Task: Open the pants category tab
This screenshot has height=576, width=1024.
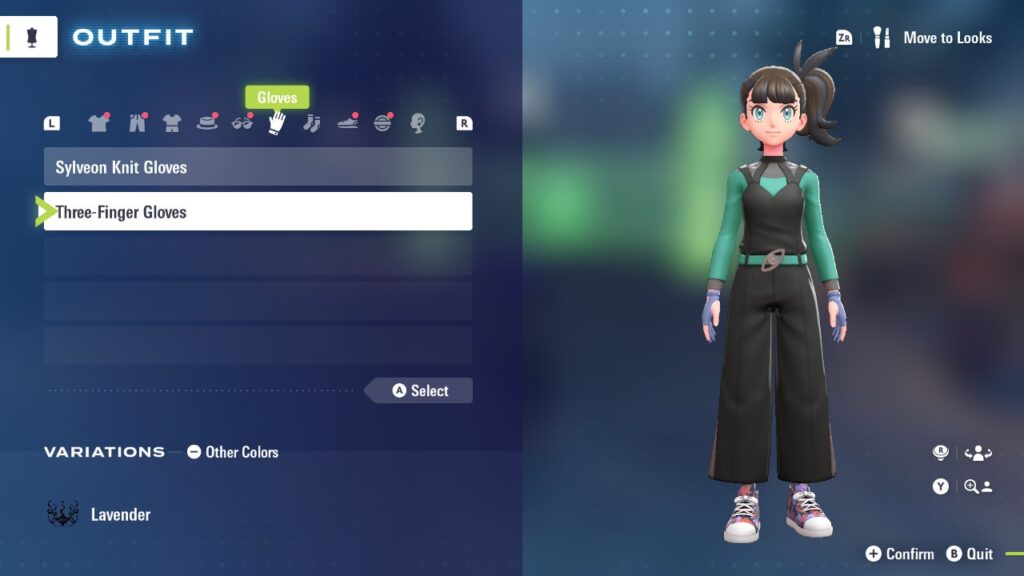Action: pos(137,123)
